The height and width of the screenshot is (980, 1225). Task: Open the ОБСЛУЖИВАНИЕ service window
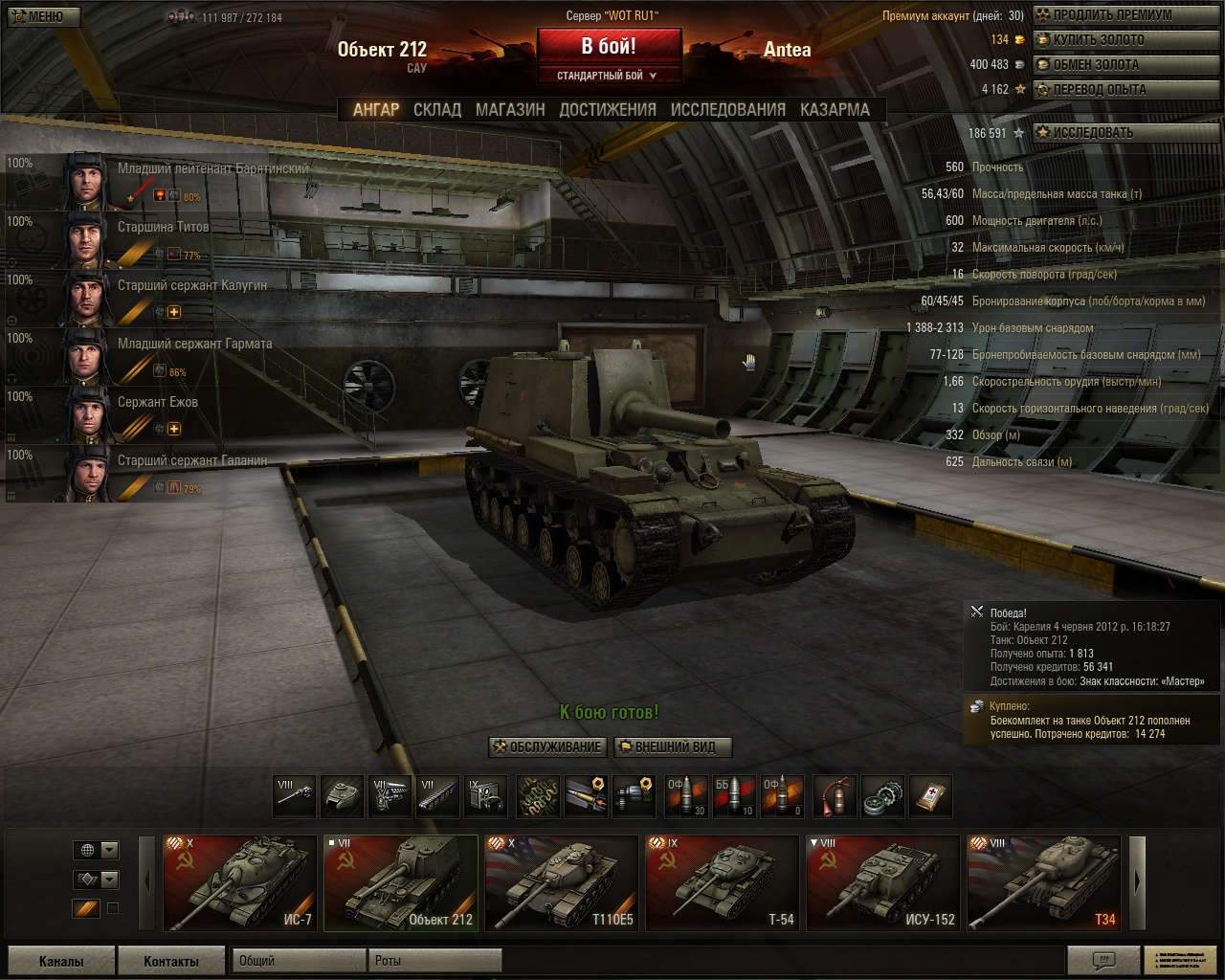(547, 747)
